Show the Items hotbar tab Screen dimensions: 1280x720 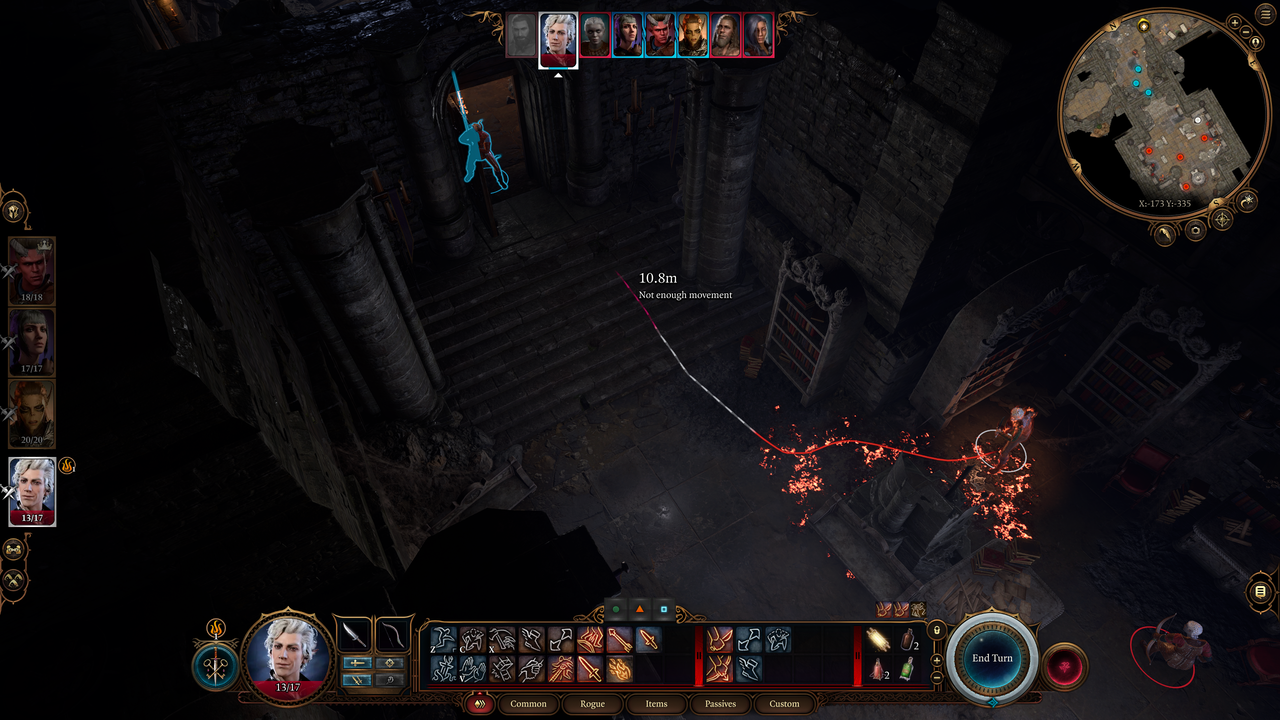pyautogui.click(x=656, y=703)
